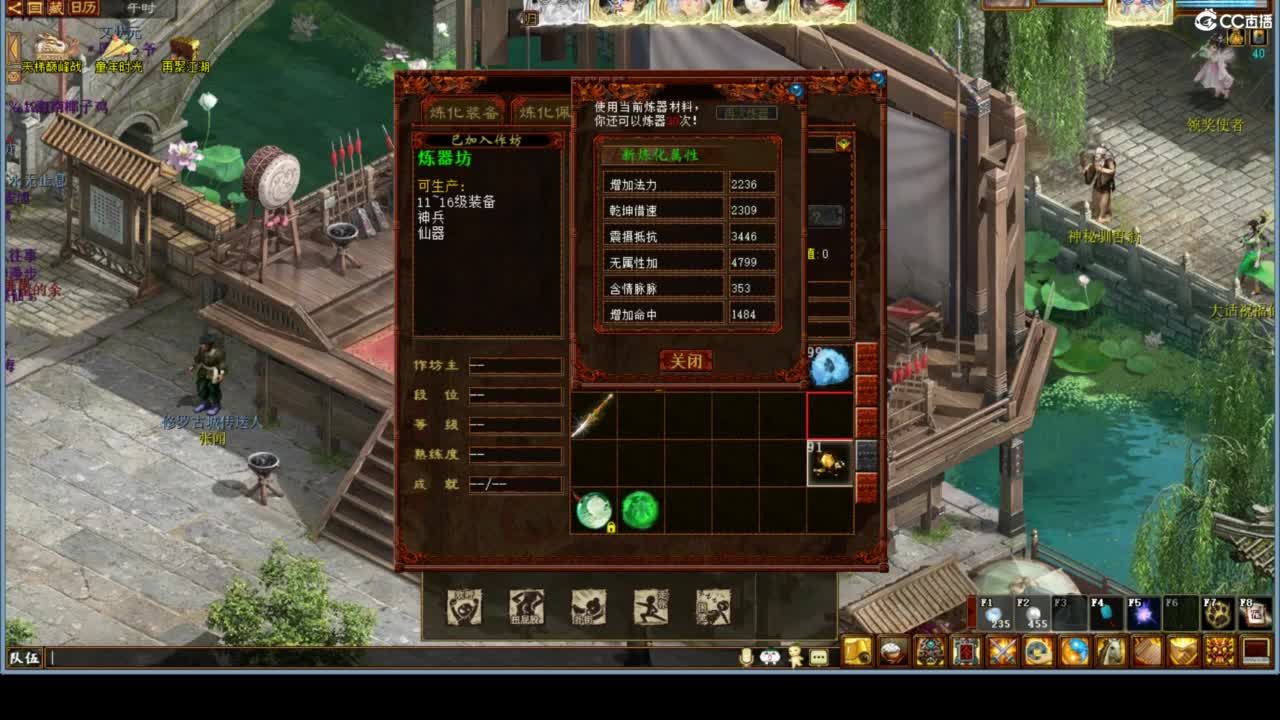Open the blue orb cultivation icon in bottom toolbar
1280x720 pixels.
(1074, 653)
